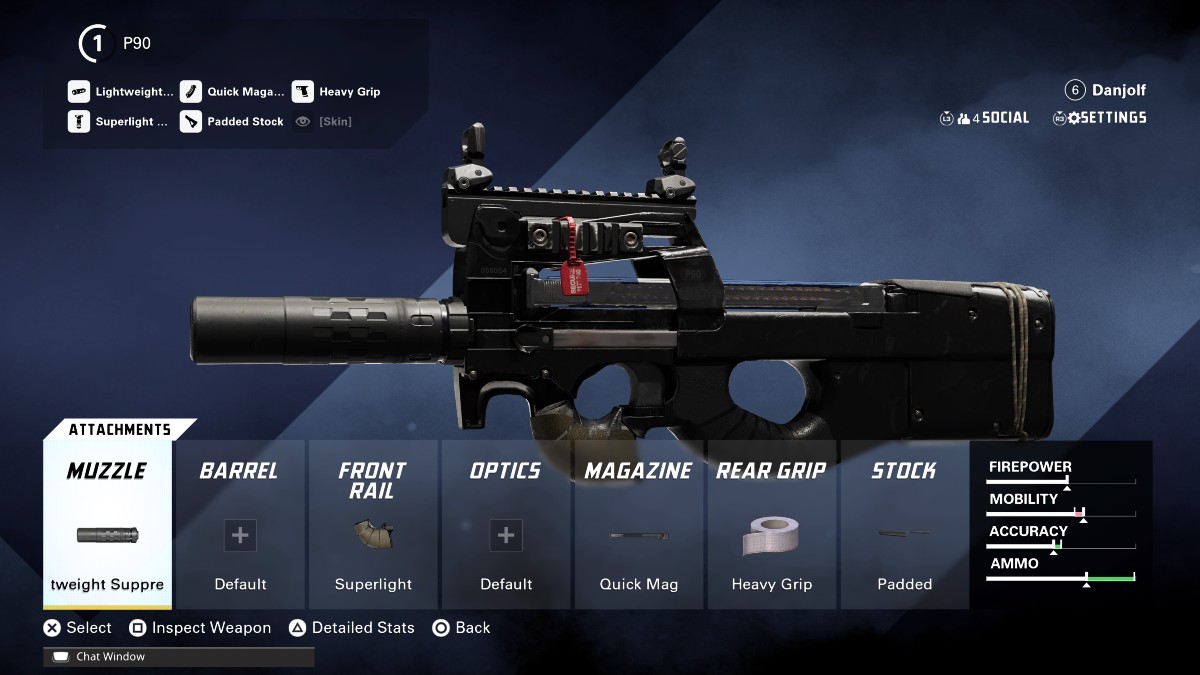Select the Stock Padded slot
This screenshot has width=1200, height=675.
(905, 525)
